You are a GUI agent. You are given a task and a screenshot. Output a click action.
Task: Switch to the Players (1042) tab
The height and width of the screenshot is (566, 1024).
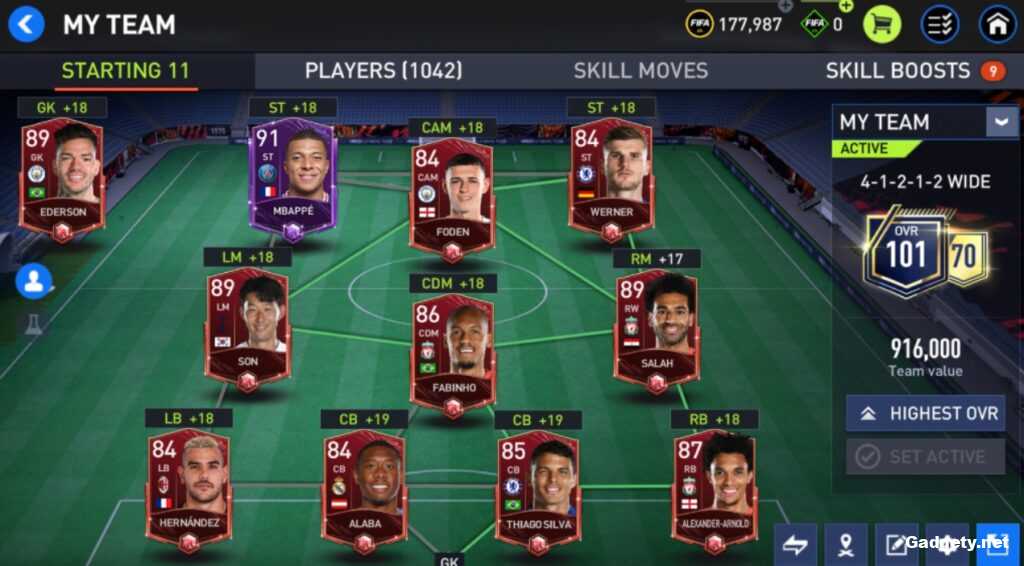point(383,71)
